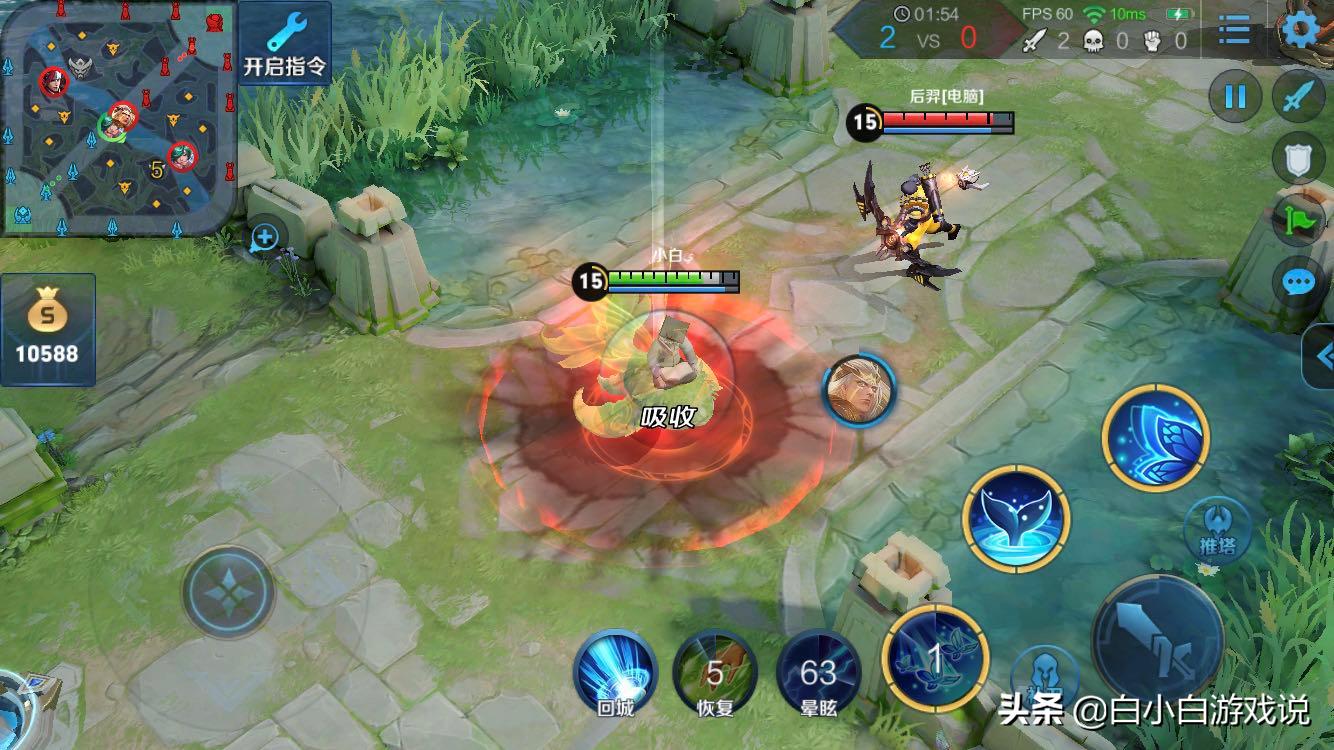1334x750 pixels.
Task: Open the minimap
Action: pos(118,118)
